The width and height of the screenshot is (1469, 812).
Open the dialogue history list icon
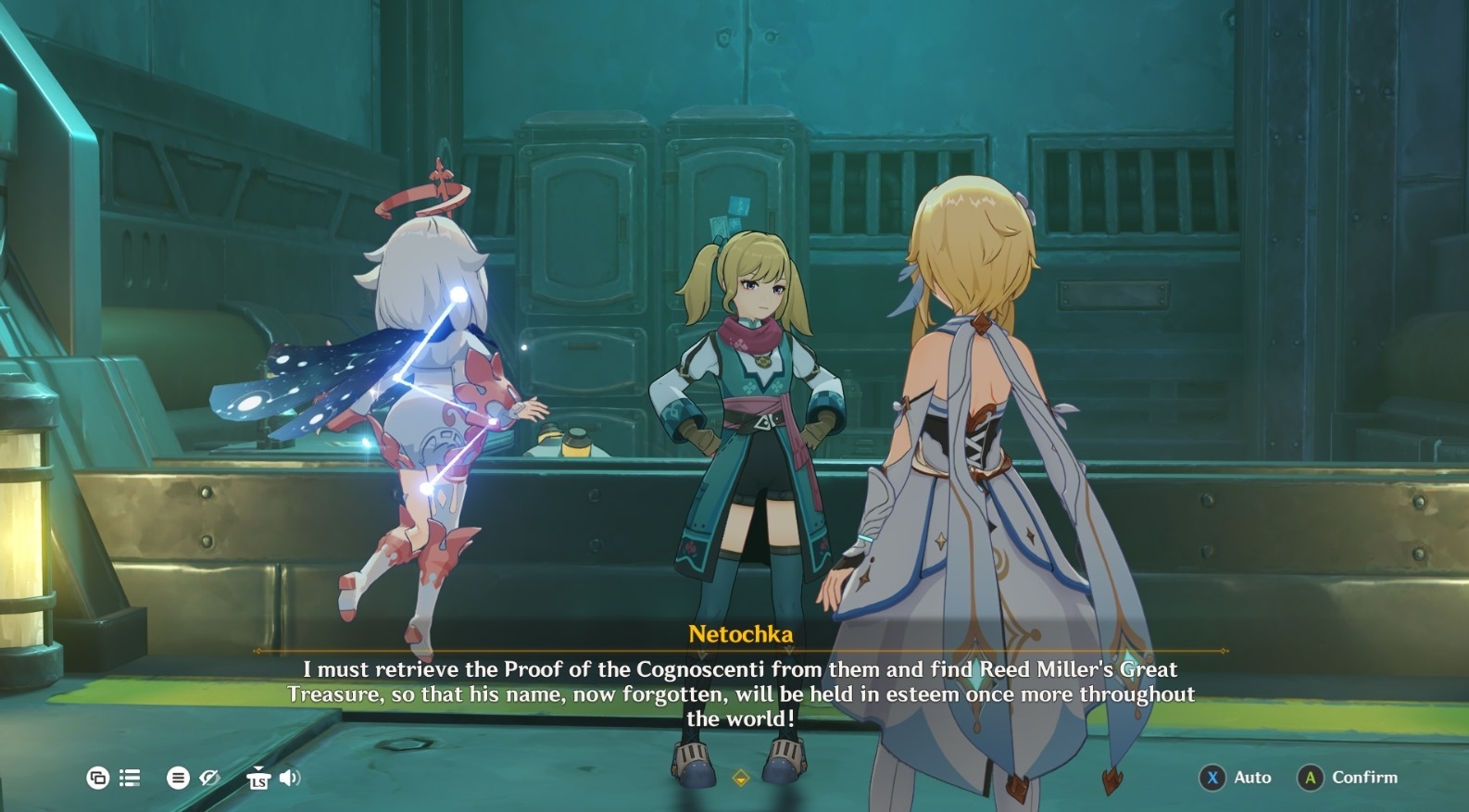point(130,778)
